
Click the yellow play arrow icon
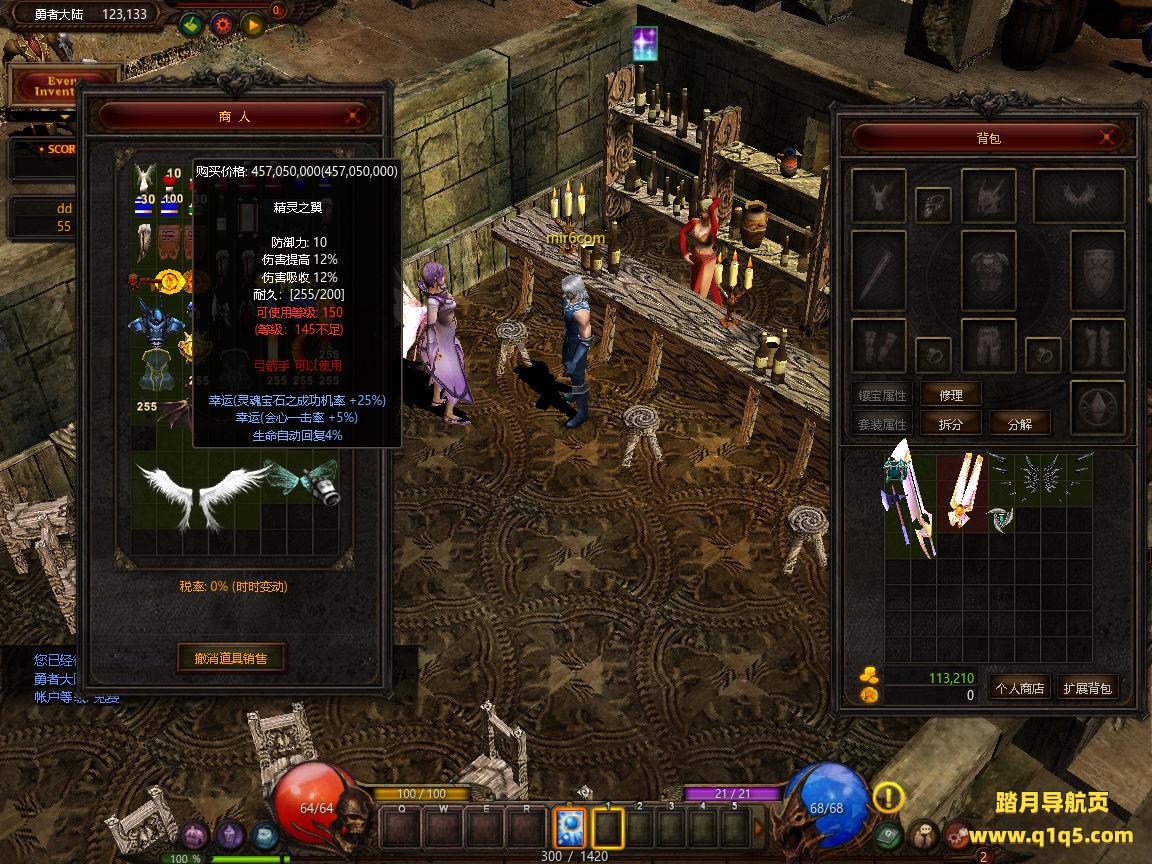coord(251,22)
